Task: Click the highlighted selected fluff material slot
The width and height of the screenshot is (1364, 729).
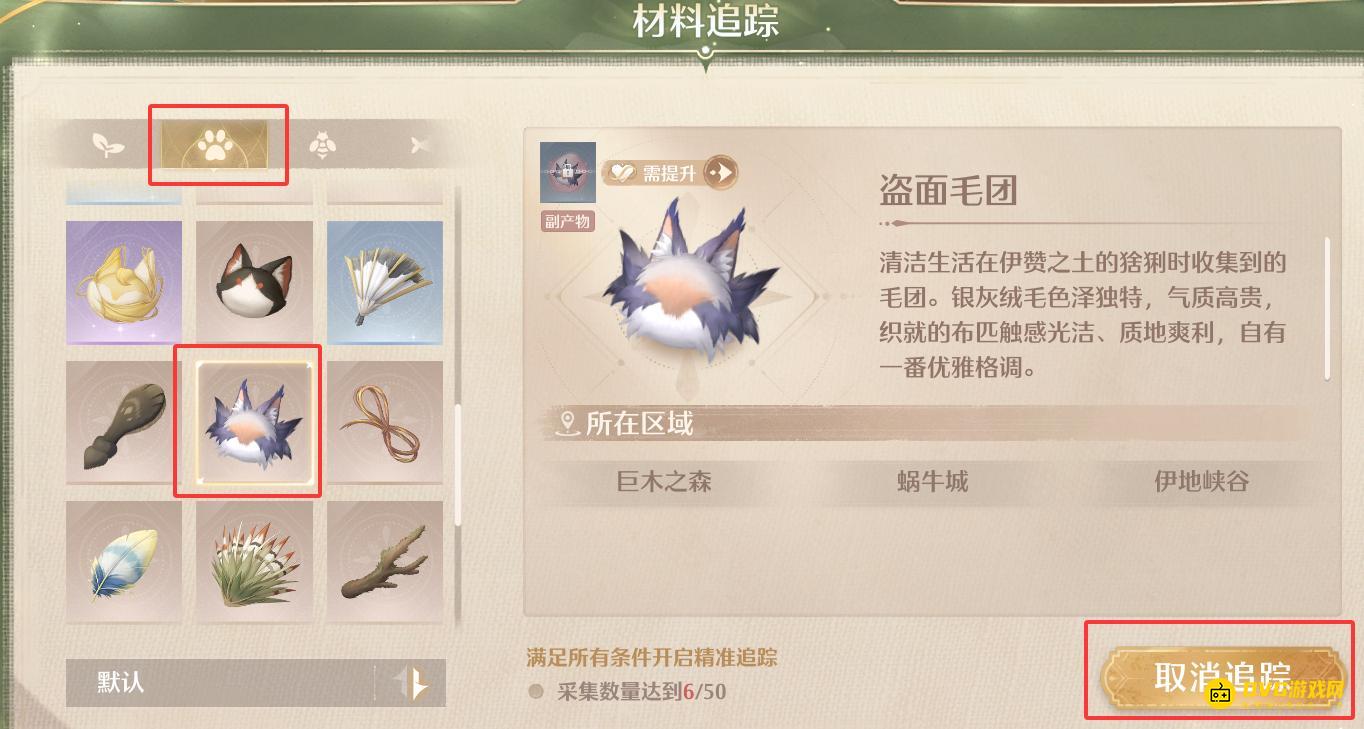Action: 247,421
